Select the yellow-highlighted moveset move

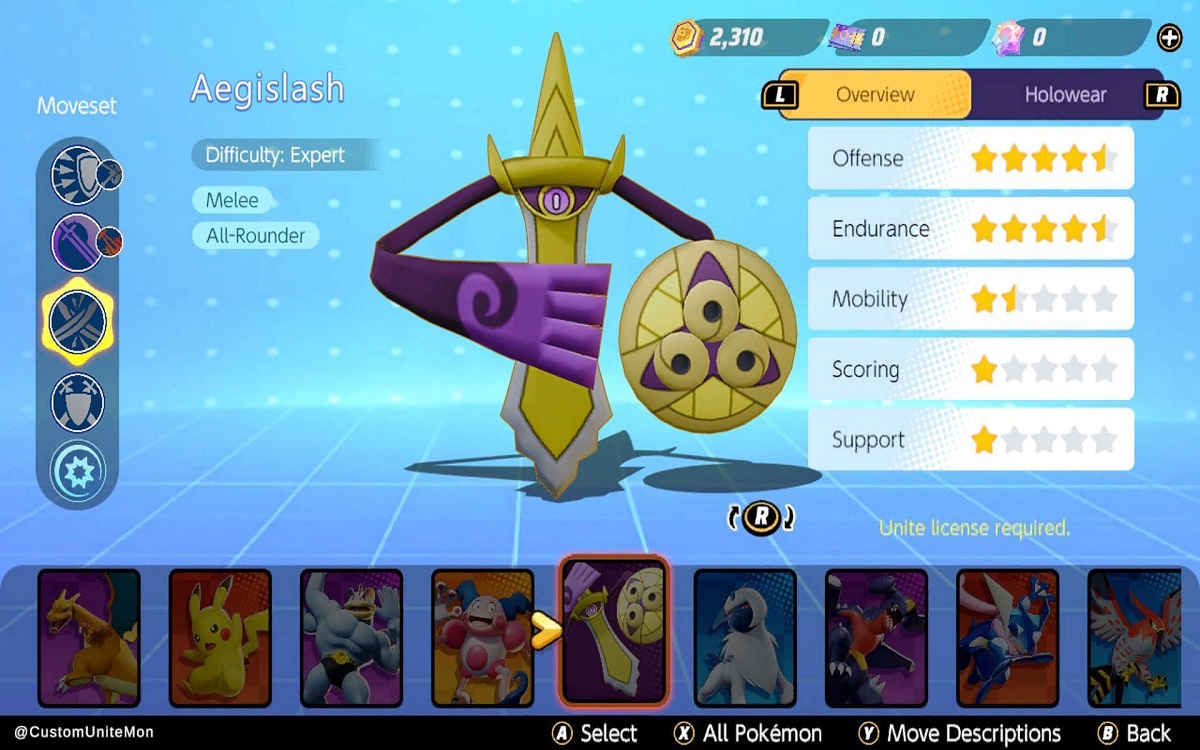click(x=77, y=322)
